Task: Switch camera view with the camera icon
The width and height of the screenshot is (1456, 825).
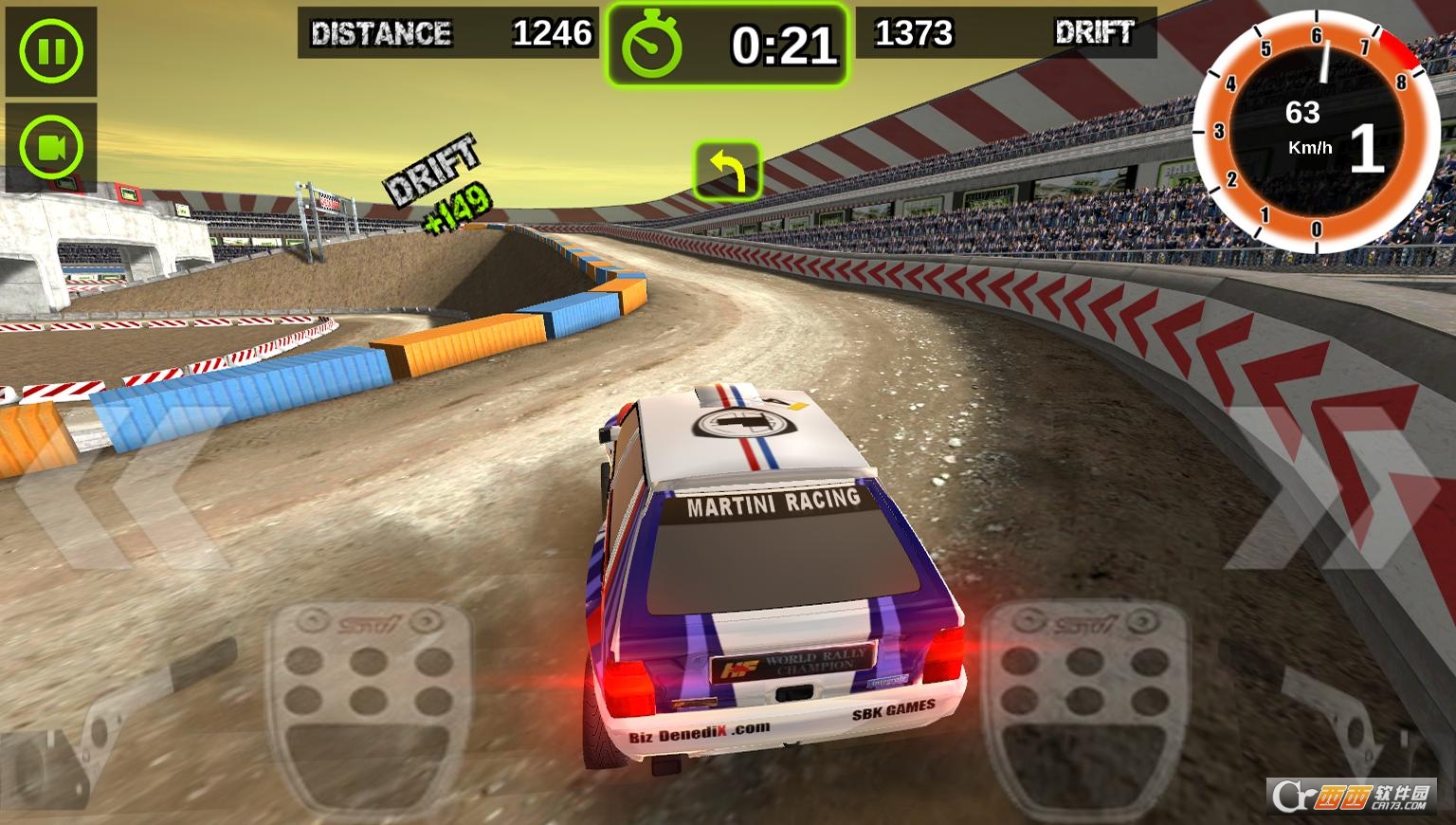Action: (x=51, y=148)
